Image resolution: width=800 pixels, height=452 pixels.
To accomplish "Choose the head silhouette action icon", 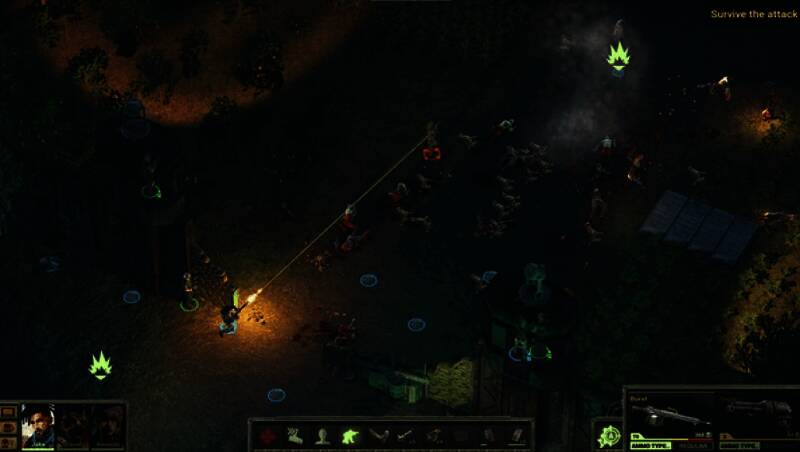I will click(x=323, y=436).
